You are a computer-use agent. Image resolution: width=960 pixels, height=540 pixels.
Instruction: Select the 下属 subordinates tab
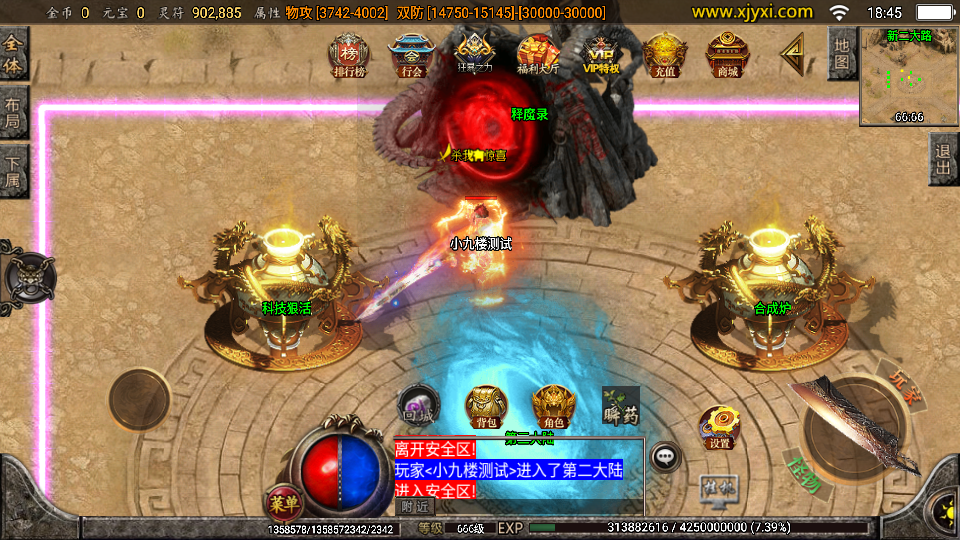[13, 171]
